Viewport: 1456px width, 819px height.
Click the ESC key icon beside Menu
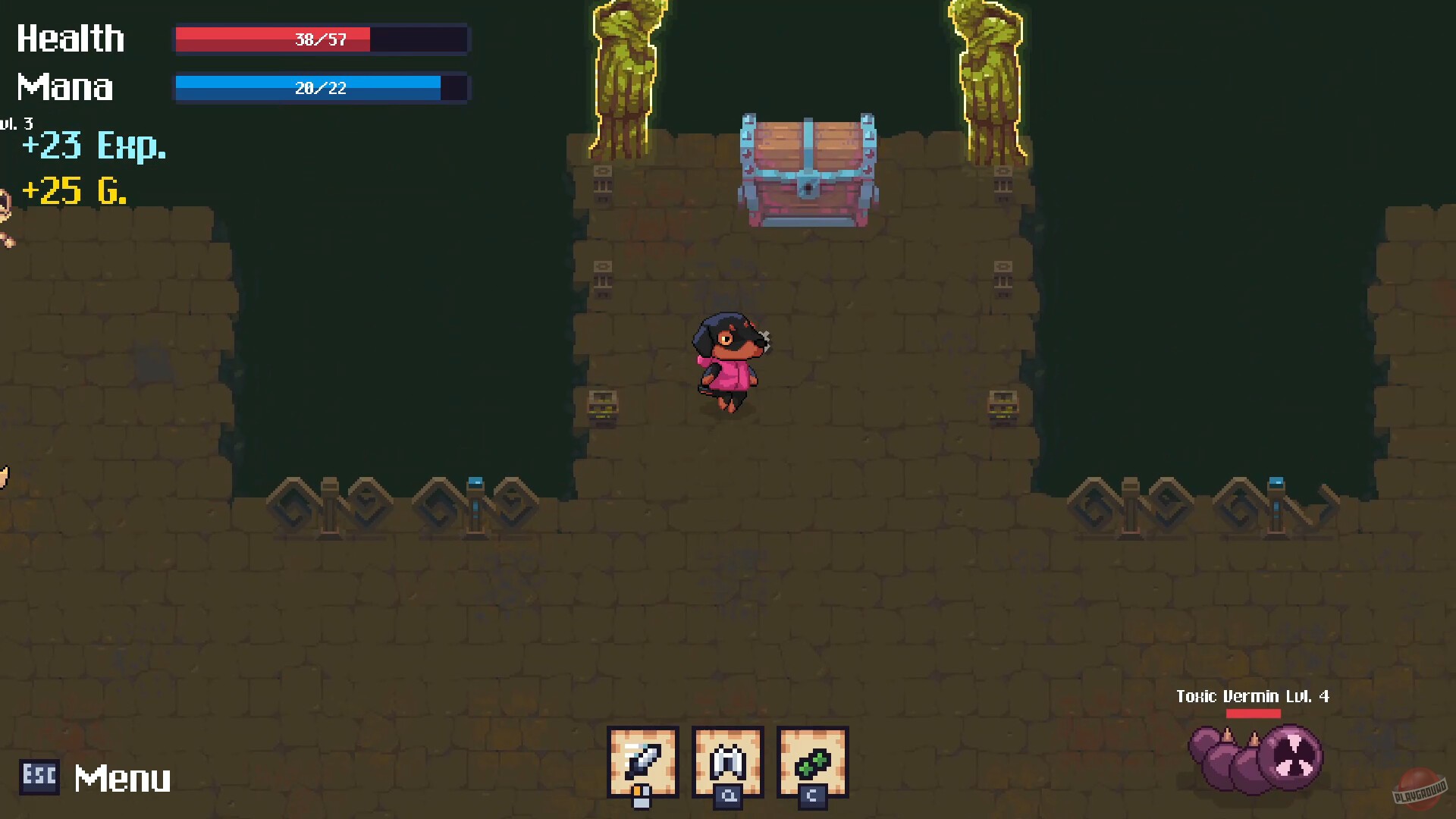point(39,777)
